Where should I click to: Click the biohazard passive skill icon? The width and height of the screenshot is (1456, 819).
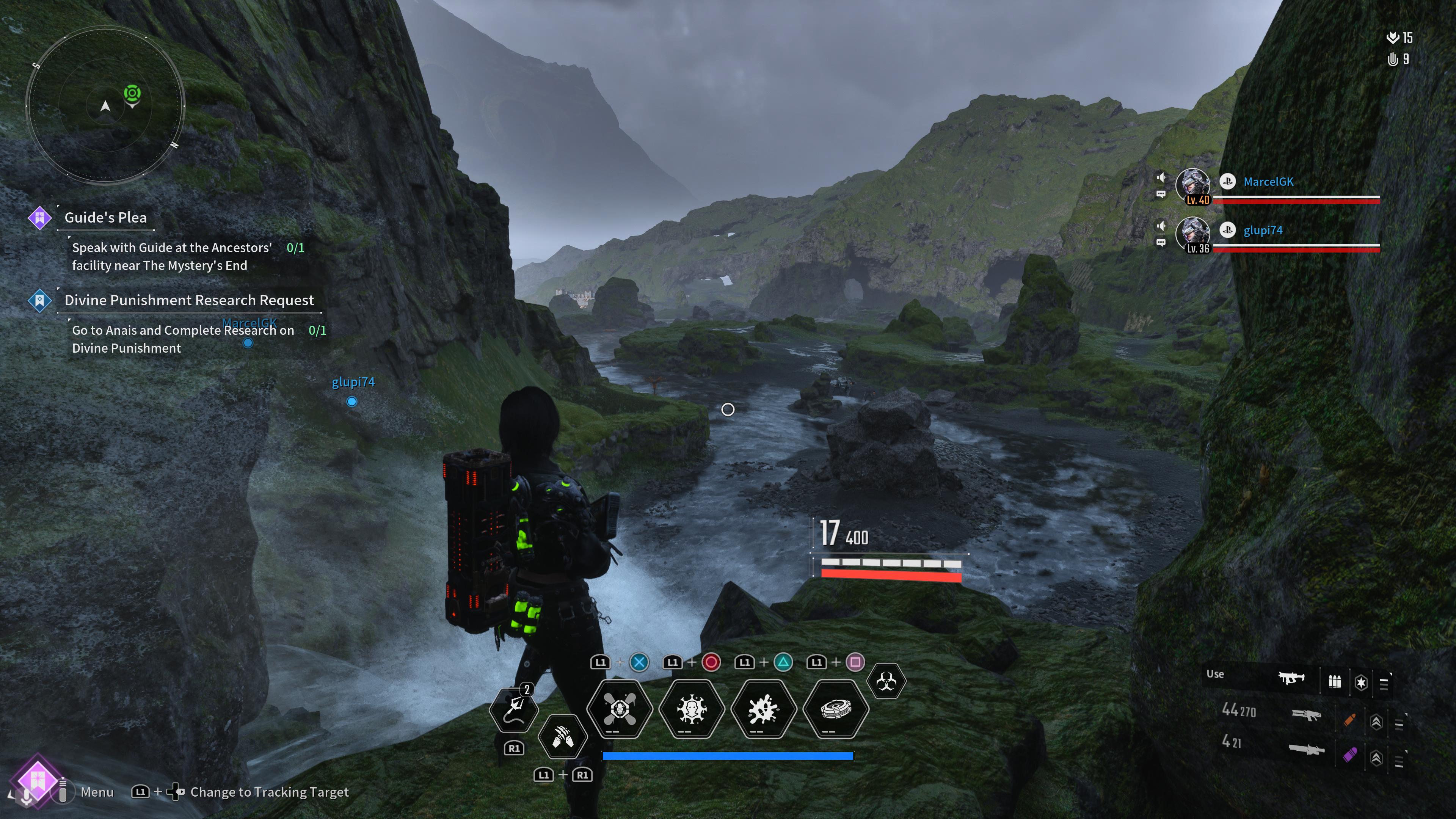[x=886, y=682]
